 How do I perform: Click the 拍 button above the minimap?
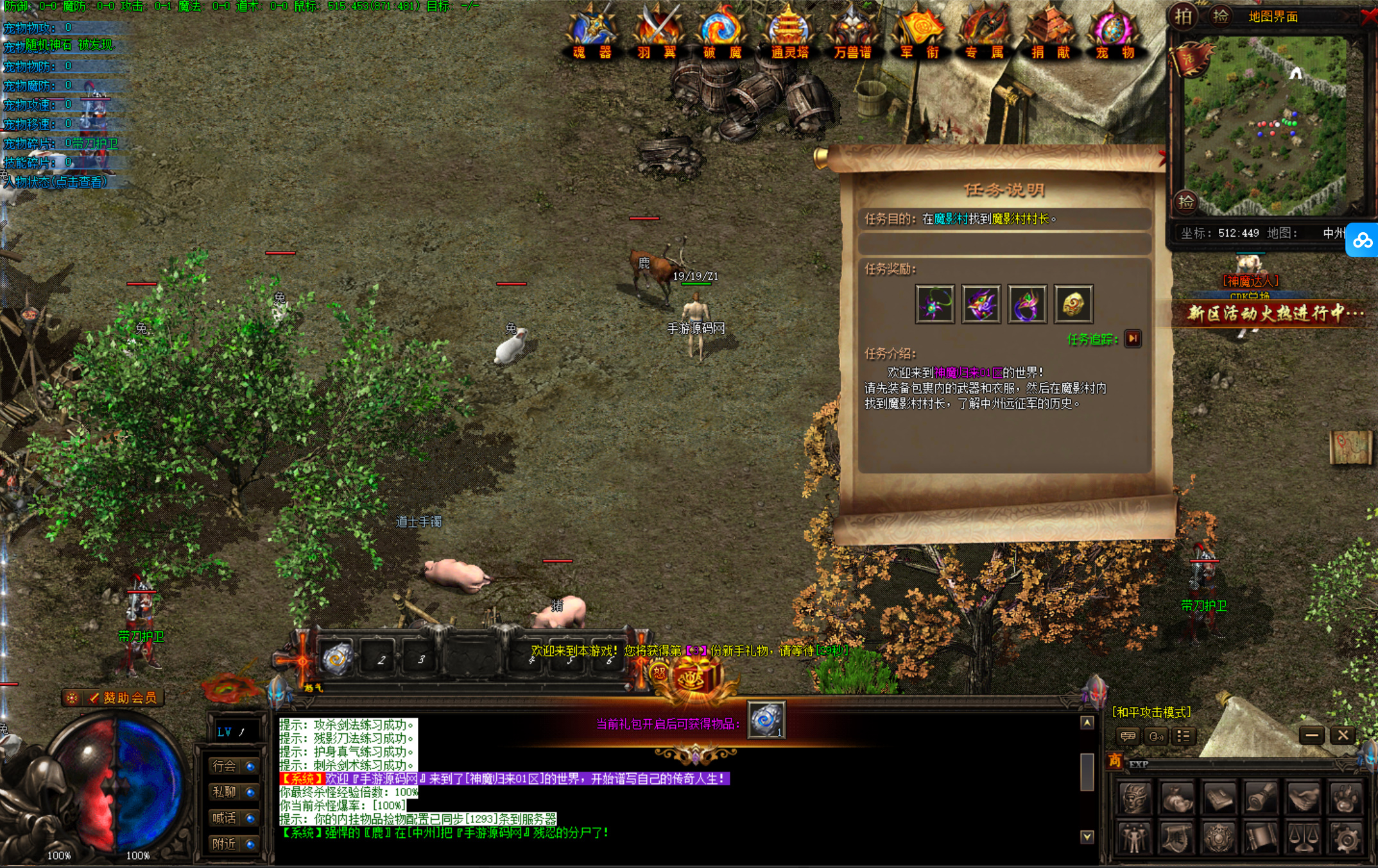(1184, 16)
